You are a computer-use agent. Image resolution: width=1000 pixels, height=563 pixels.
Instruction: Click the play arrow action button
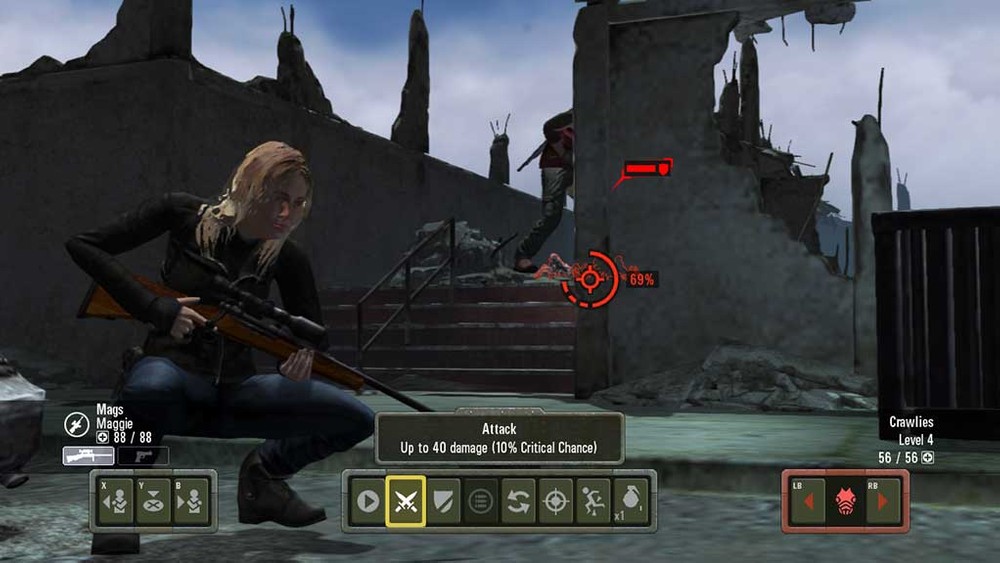(368, 501)
